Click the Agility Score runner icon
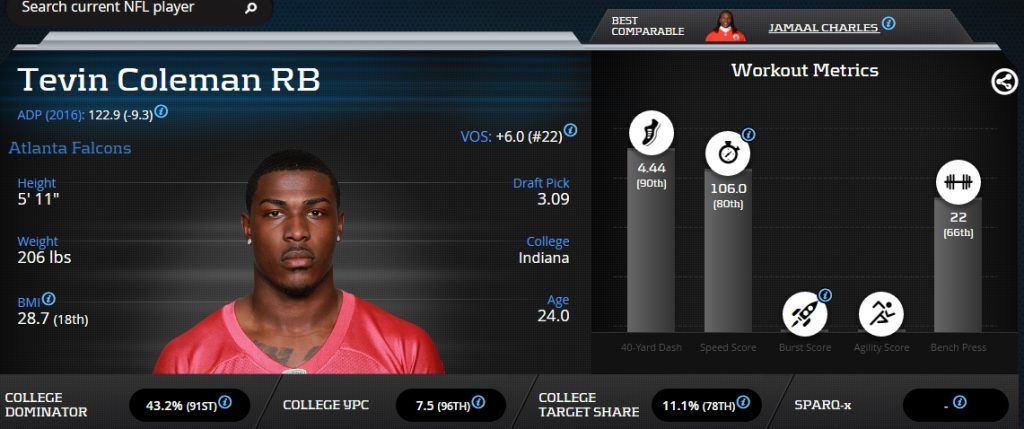The image size is (1024, 429). (x=881, y=313)
